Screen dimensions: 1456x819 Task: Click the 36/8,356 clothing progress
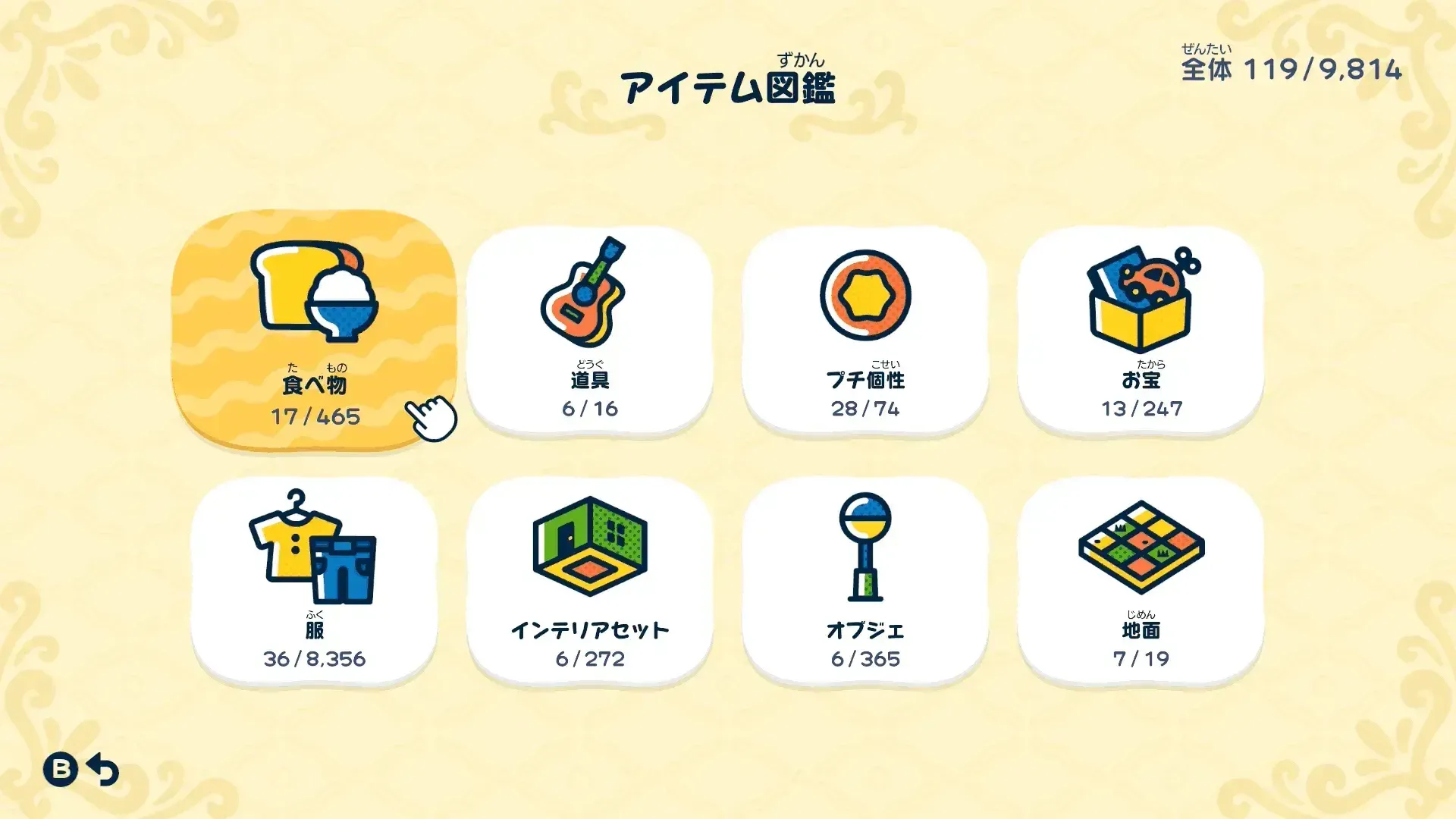pyautogui.click(x=315, y=659)
